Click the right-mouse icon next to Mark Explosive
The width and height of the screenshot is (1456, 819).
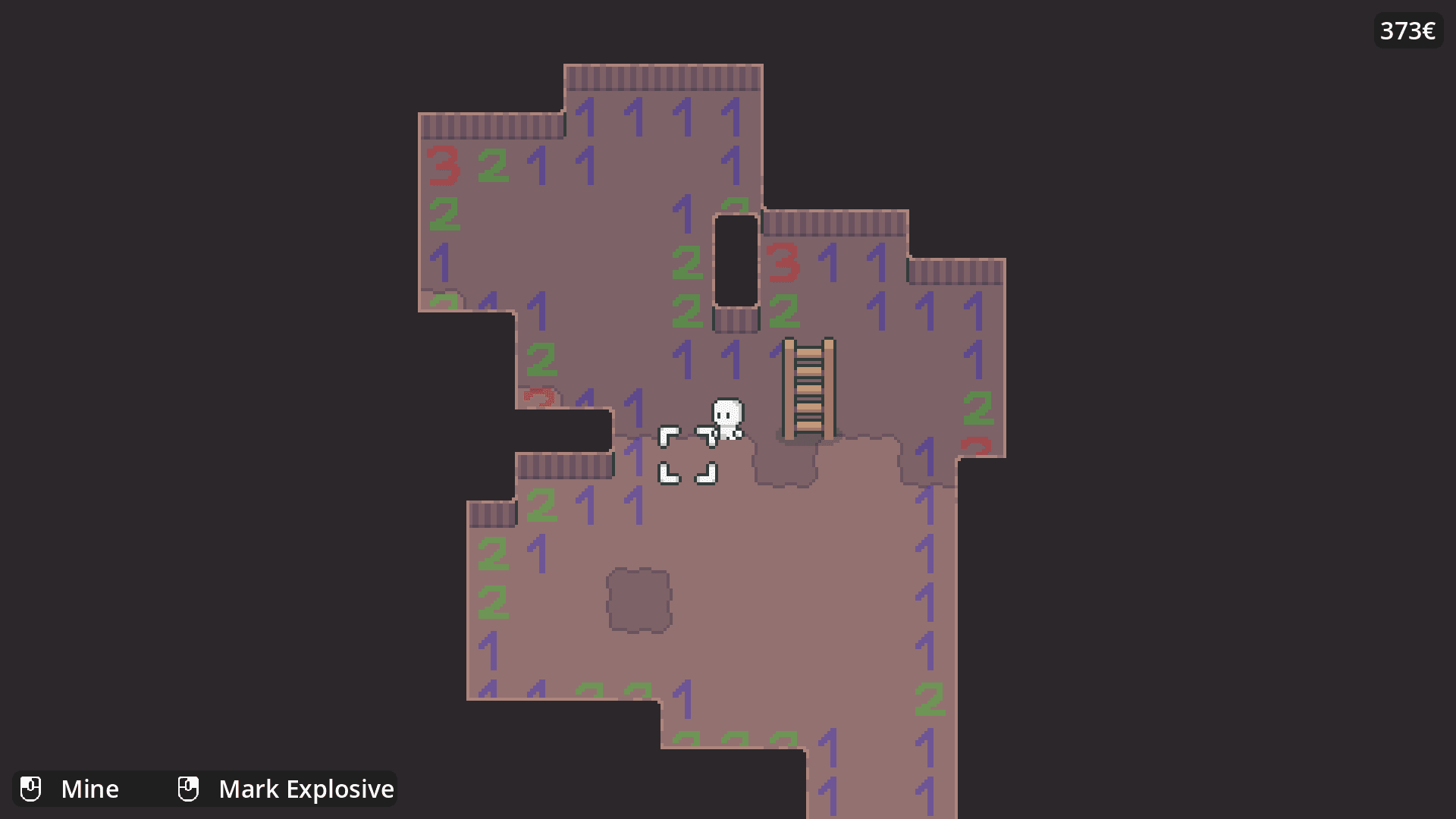click(188, 789)
